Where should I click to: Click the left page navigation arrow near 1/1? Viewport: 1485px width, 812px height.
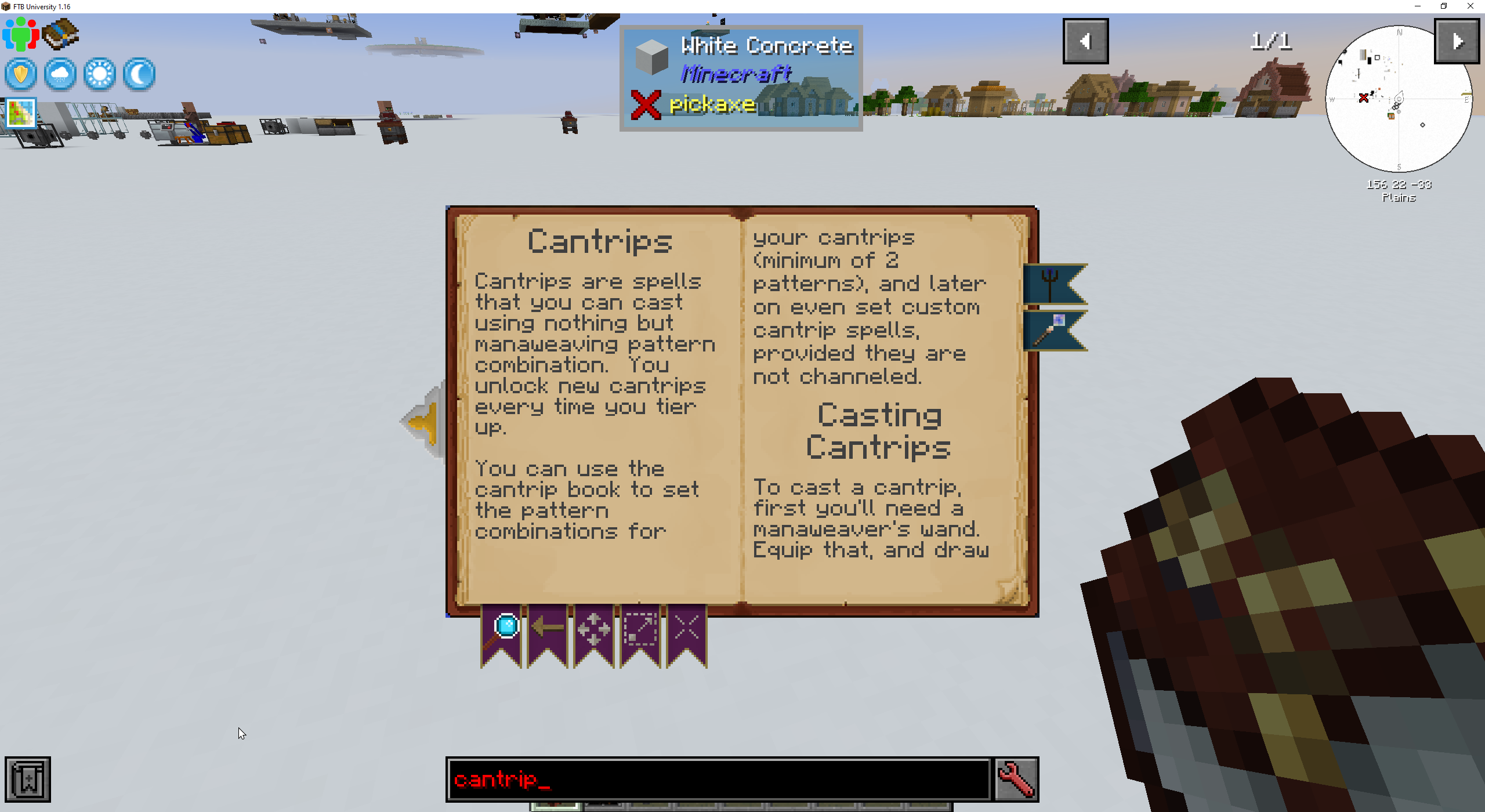[x=1085, y=40]
